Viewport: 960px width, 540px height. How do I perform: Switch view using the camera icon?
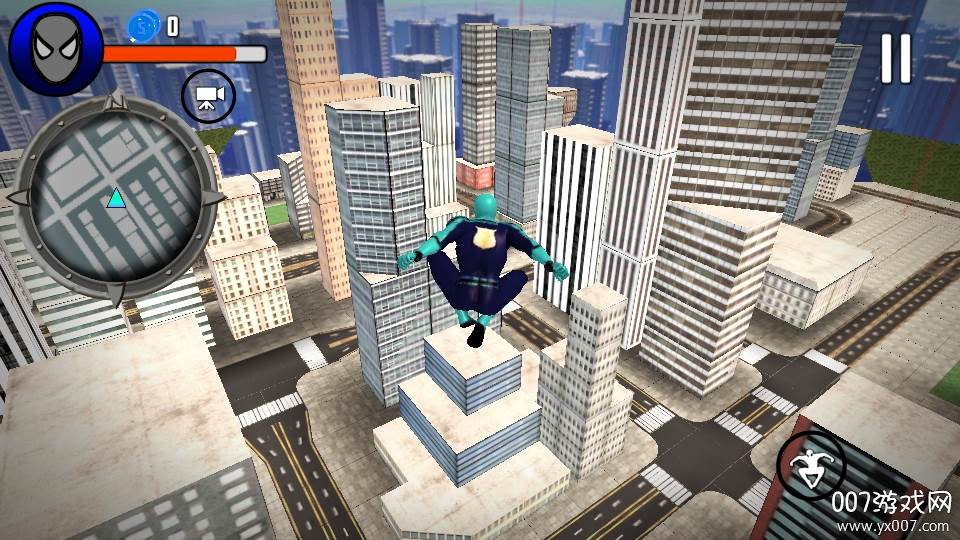(x=208, y=97)
